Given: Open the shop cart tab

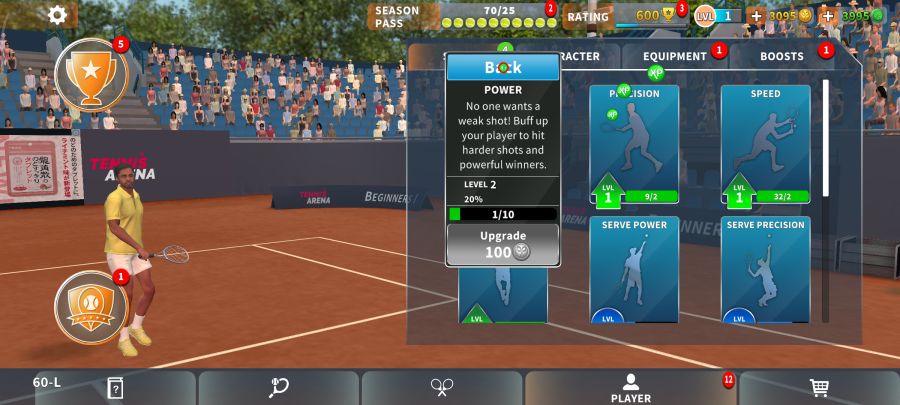Looking at the screenshot, I should 819,388.
